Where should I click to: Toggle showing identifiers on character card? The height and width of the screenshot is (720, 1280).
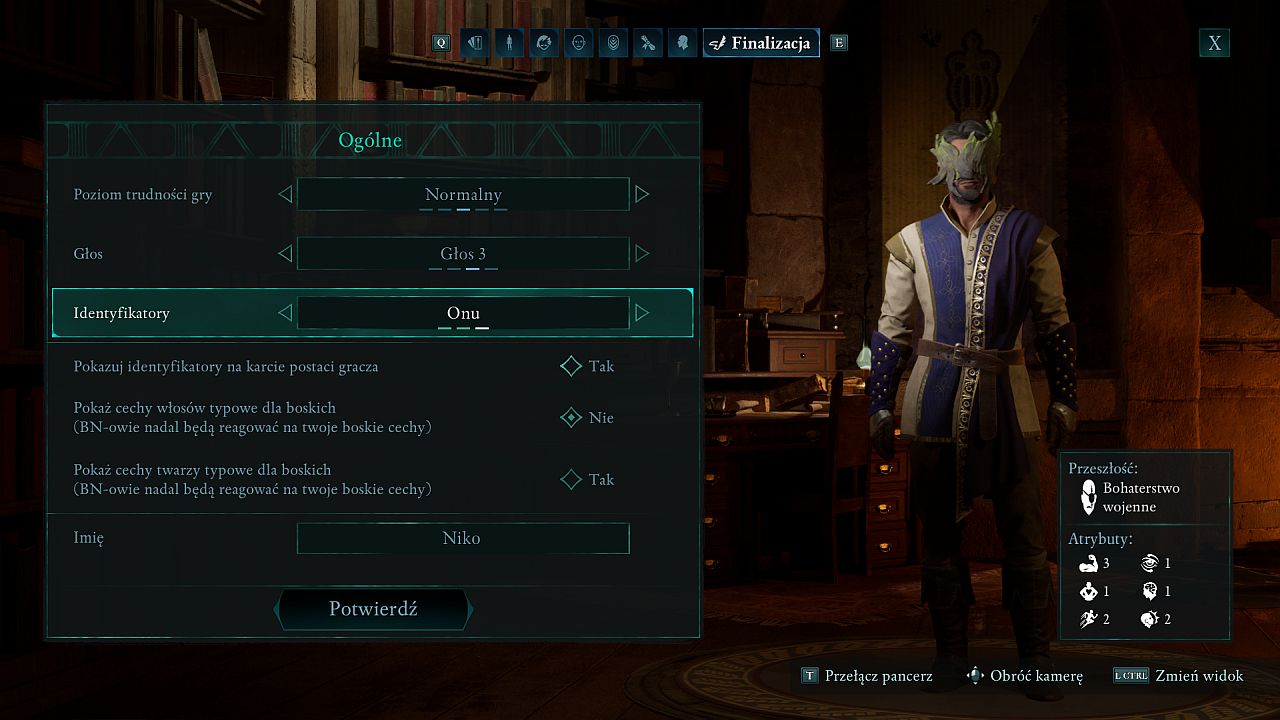[x=571, y=367]
